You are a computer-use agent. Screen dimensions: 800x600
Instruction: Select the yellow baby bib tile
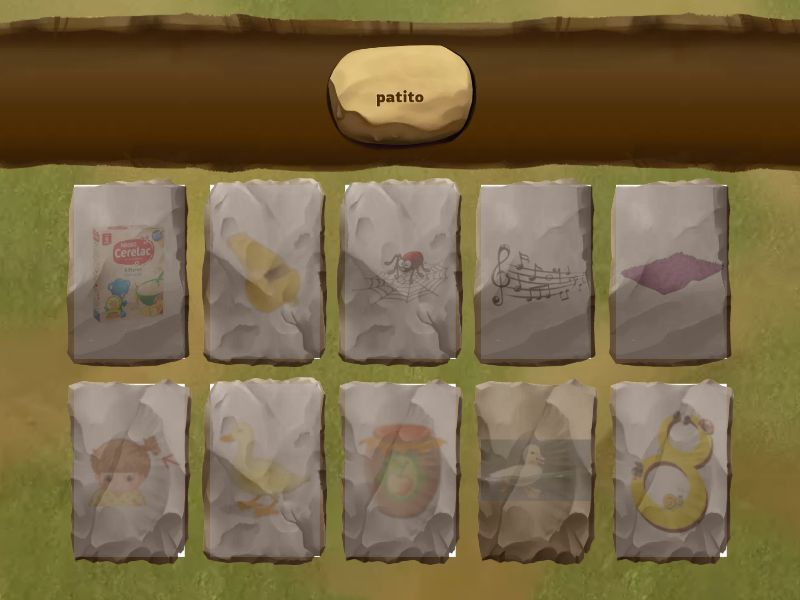(x=670, y=470)
